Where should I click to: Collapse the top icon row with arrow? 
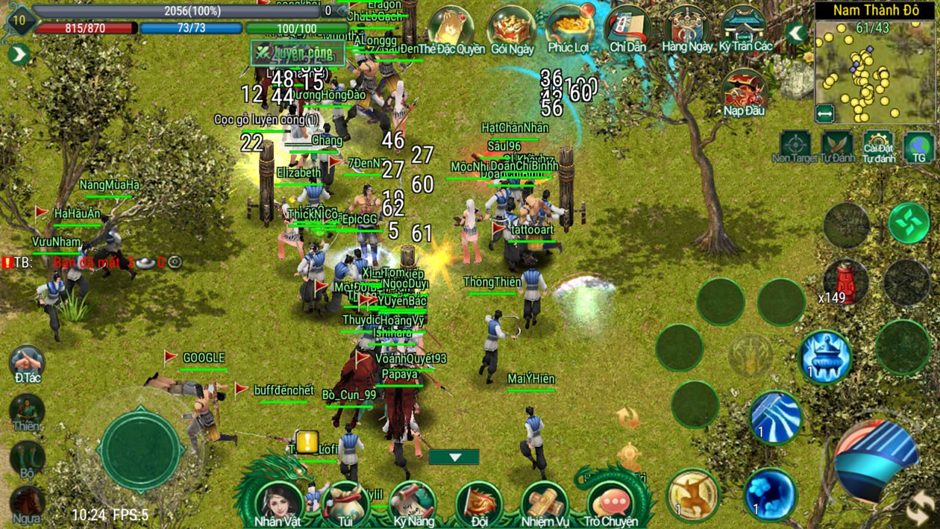(796, 33)
